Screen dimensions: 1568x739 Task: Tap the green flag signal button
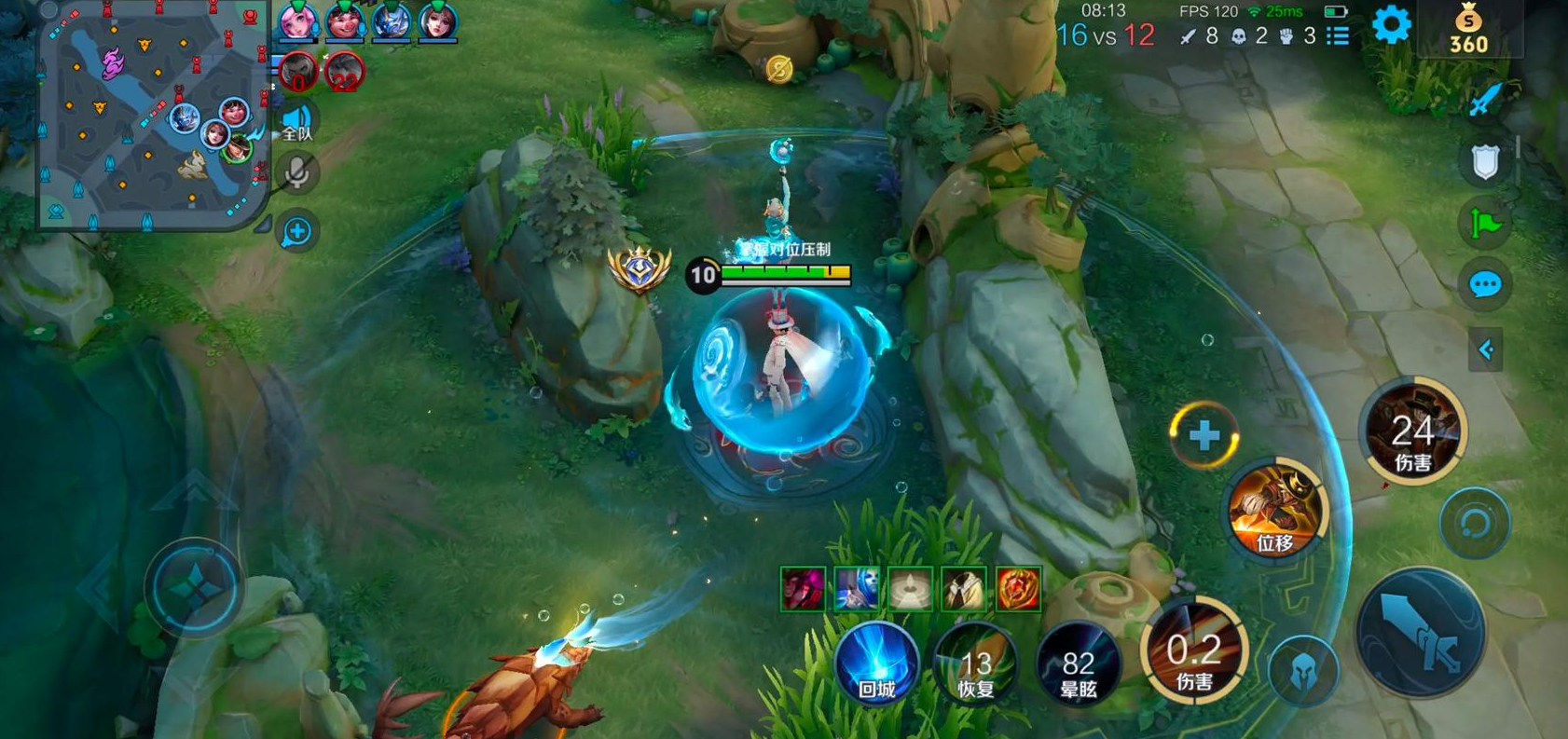tap(1484, 224)
